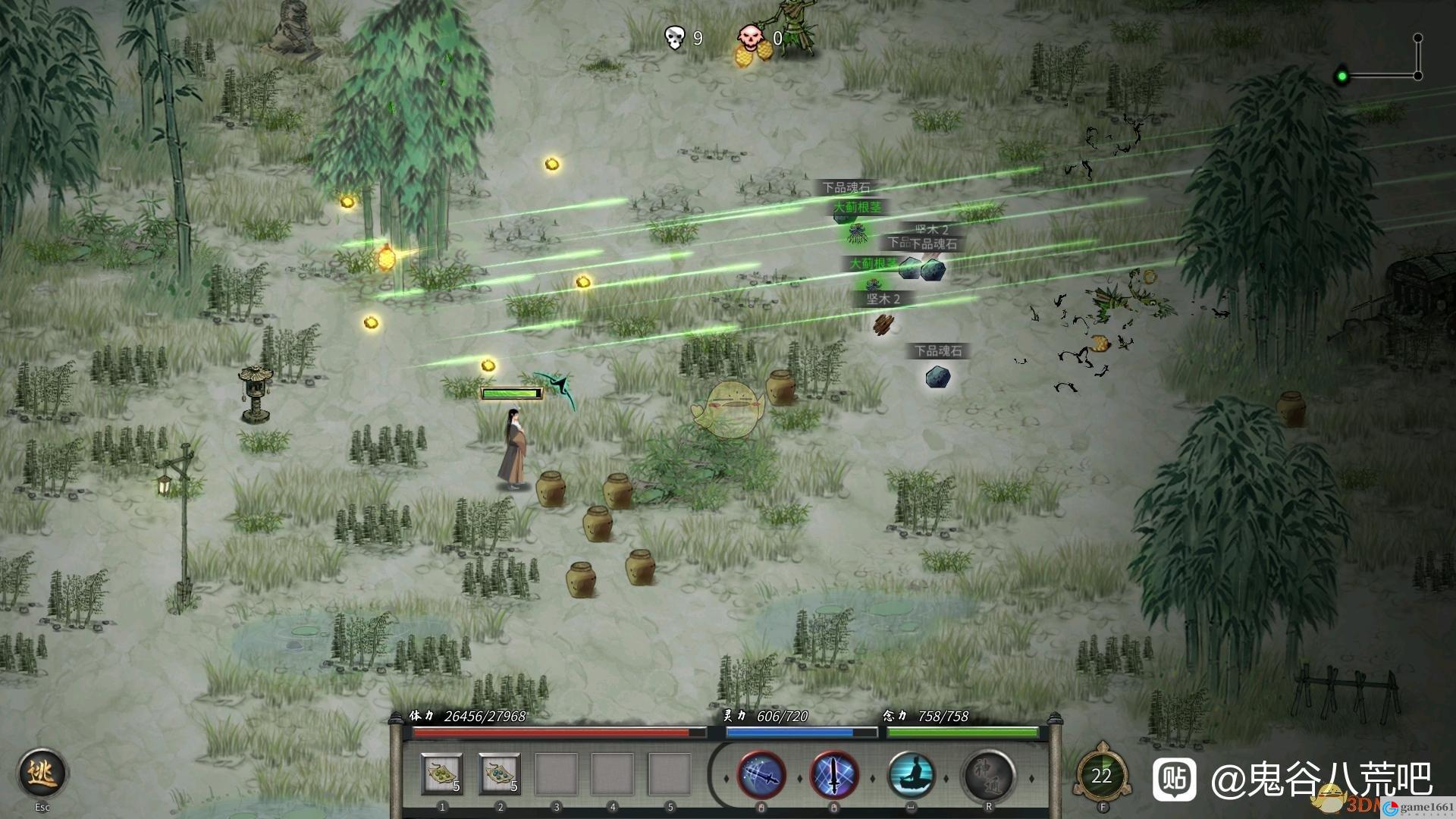Image resolution: width=1456 pixels, height=819 pixels.
Task: Click the 逃 escape button
Action: 42,773
